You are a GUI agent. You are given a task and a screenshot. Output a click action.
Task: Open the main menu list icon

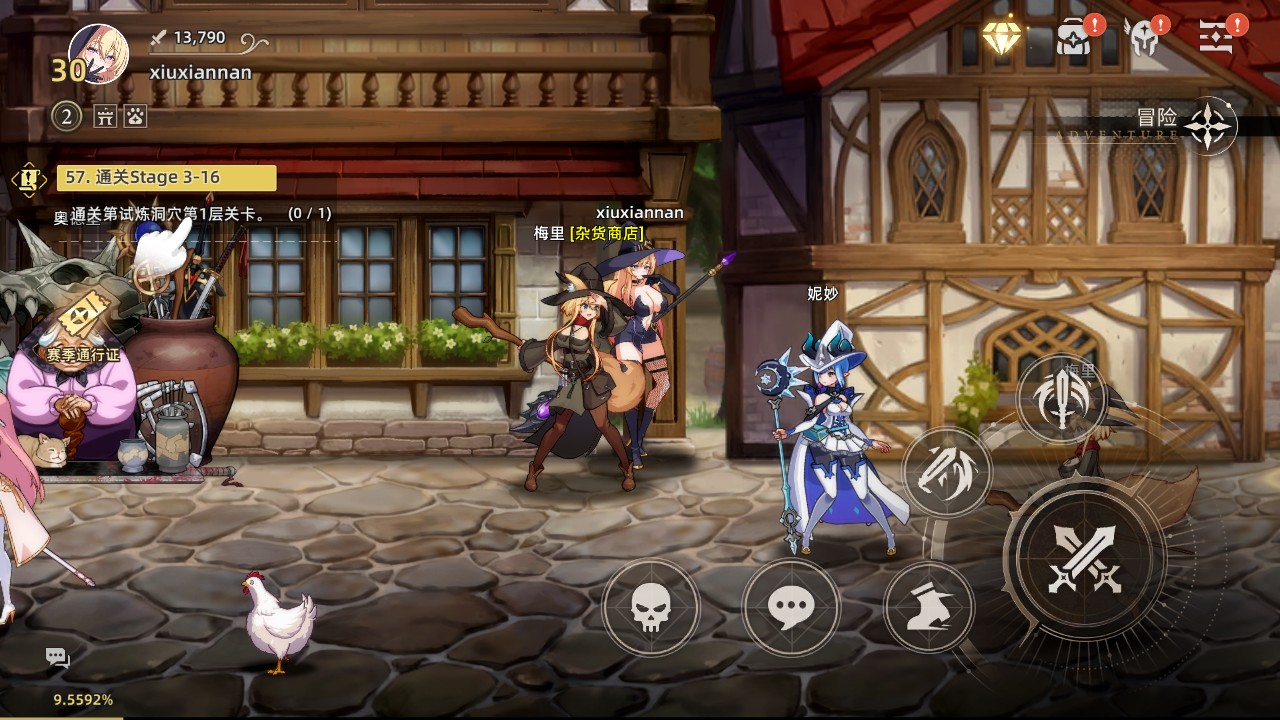(x=1217, y=37)
